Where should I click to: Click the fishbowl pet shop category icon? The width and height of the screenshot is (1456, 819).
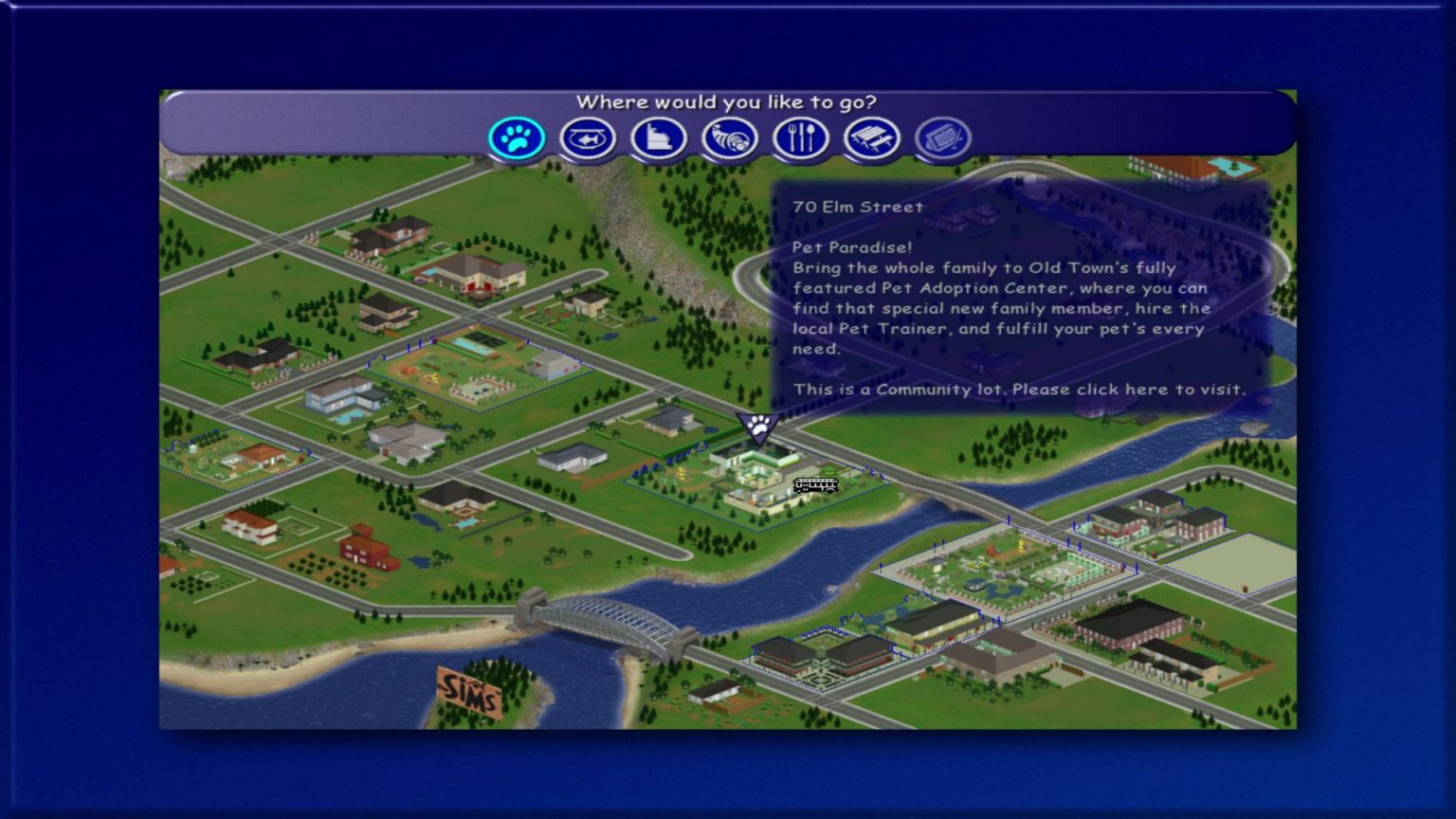point(588,137)
